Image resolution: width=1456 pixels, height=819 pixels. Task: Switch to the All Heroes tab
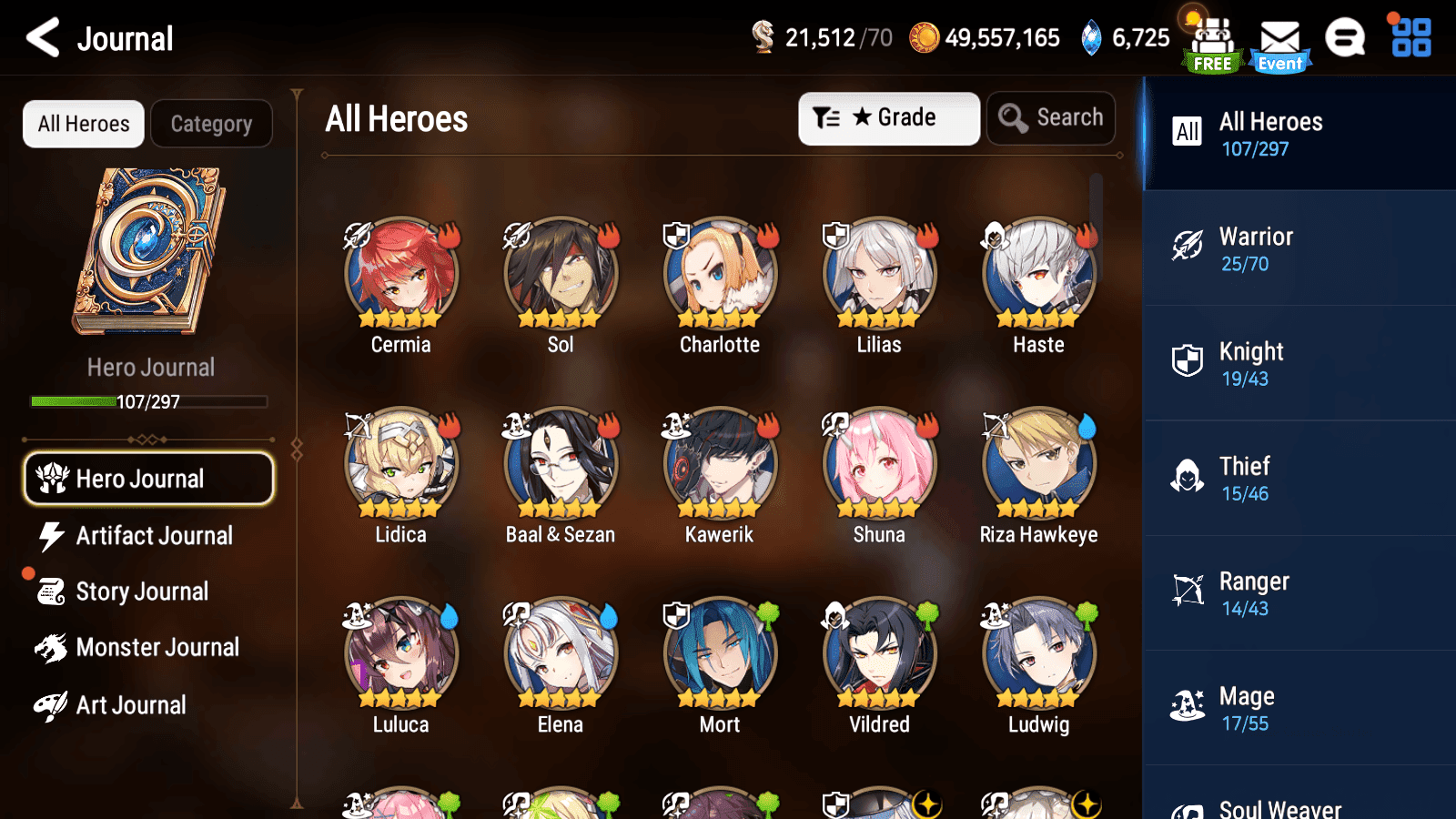(83, 124)
